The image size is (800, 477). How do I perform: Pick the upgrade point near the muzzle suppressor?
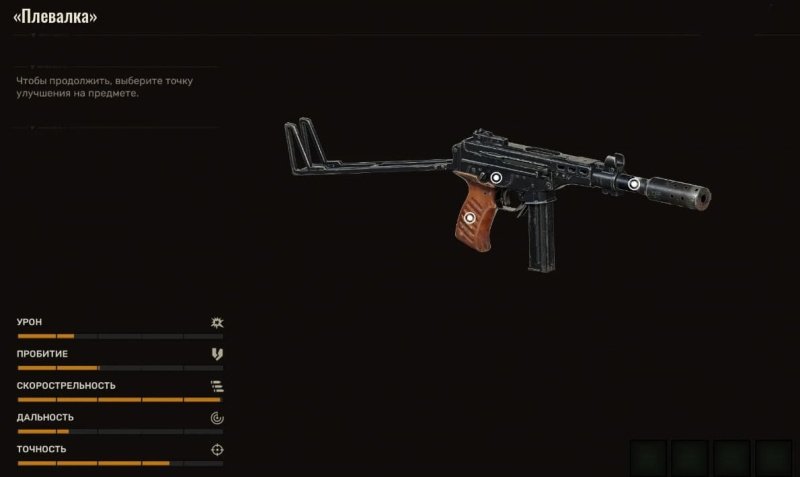pos(633,184)
